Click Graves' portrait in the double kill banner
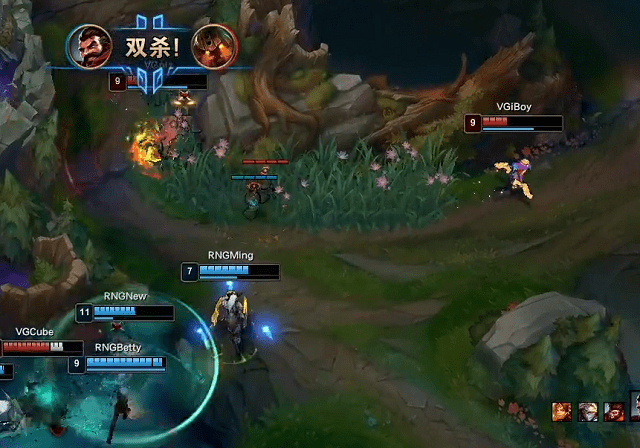 [90, 46]
